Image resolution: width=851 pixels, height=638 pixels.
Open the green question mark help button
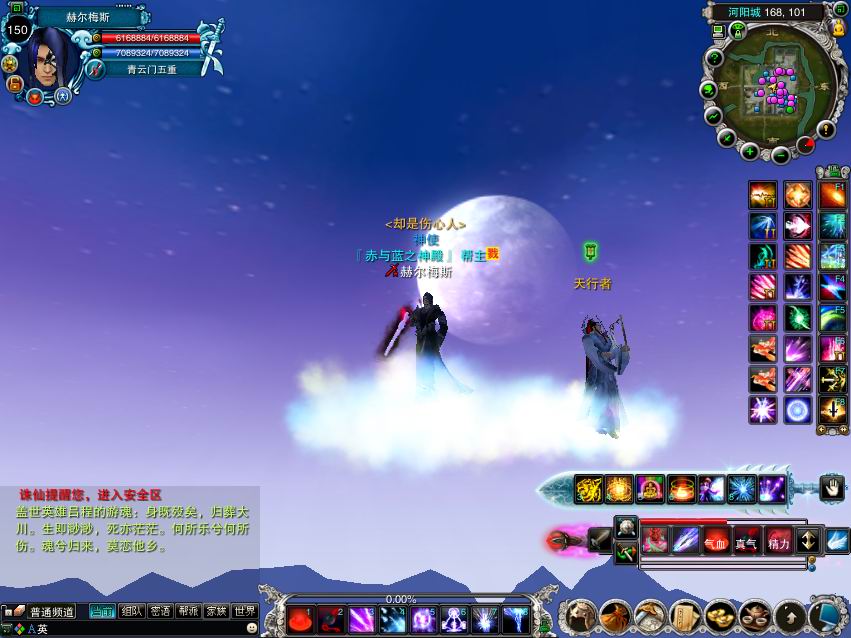tap(714, 57)
